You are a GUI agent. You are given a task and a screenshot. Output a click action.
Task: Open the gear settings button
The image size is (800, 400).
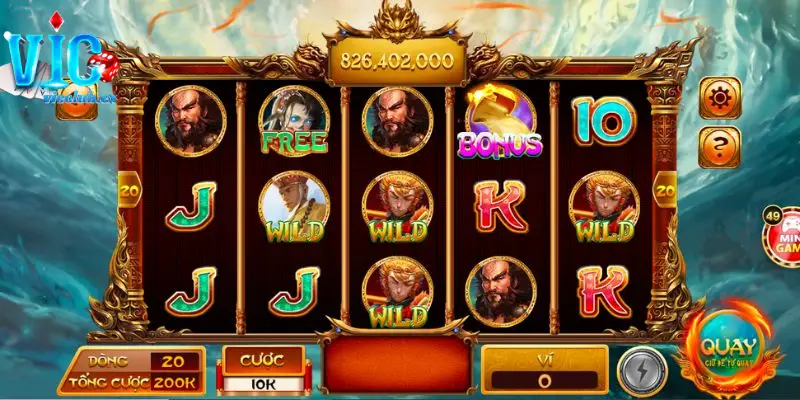(x=720, y=98)
